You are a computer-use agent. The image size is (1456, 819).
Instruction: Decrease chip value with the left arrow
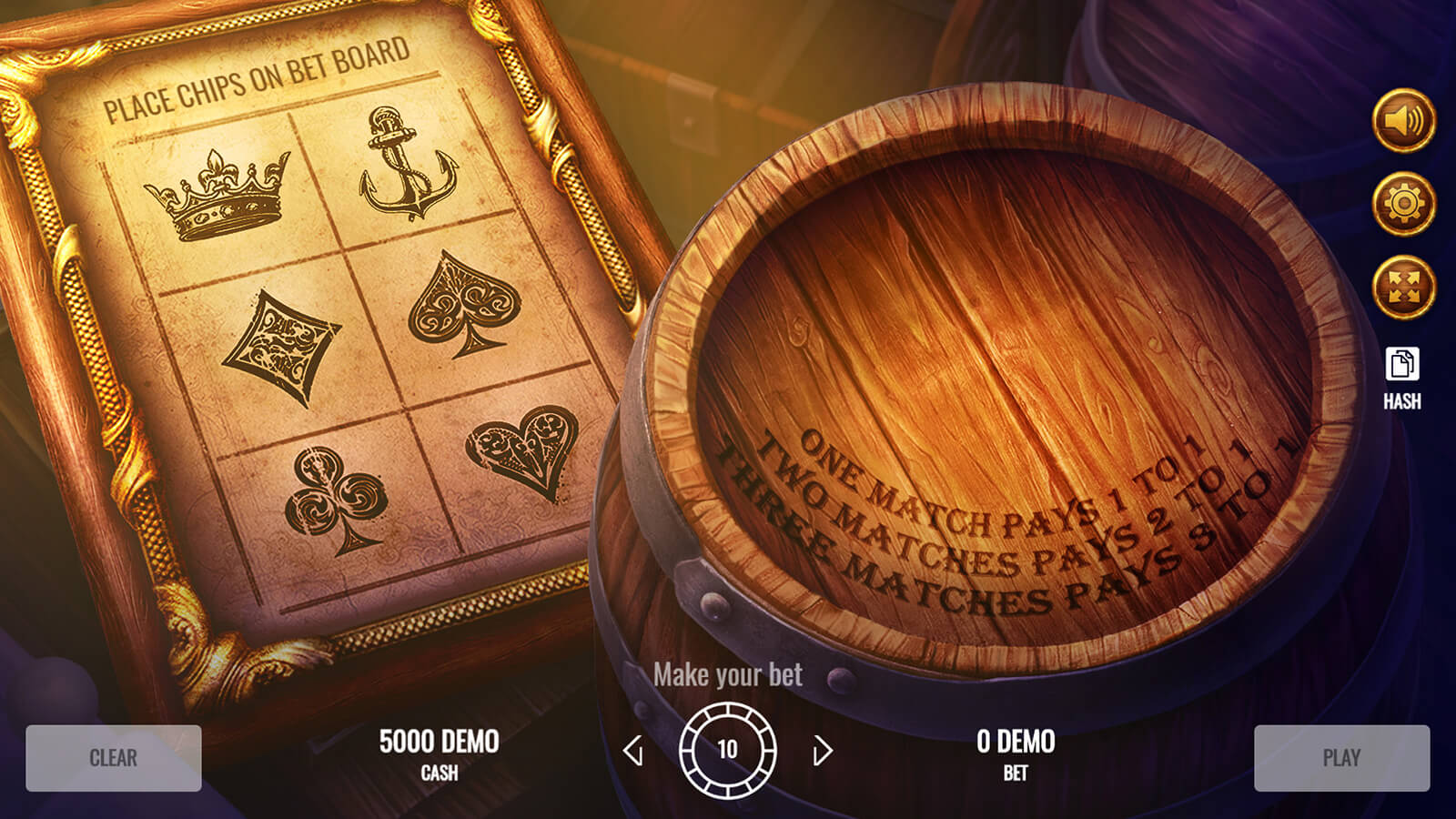click(x=633, y=751)
